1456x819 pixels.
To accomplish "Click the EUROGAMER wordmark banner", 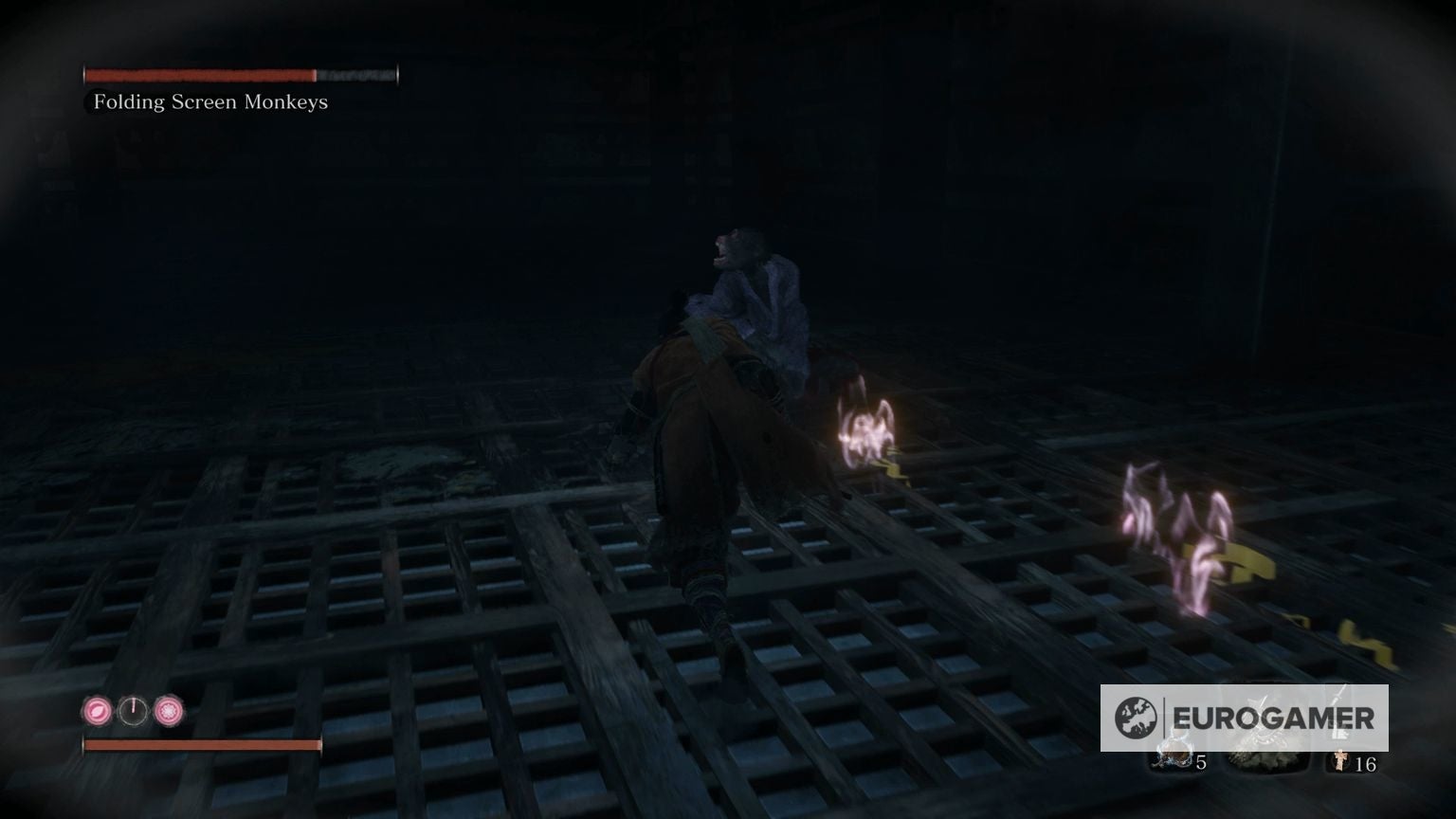I will click(1275, 716).
